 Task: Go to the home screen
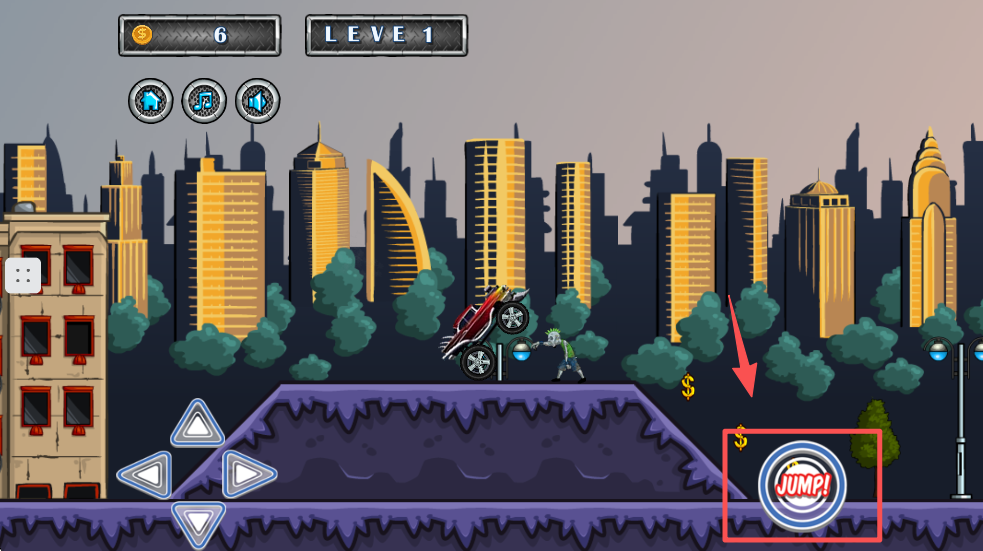pyautogui.click(x=150, y=100)
